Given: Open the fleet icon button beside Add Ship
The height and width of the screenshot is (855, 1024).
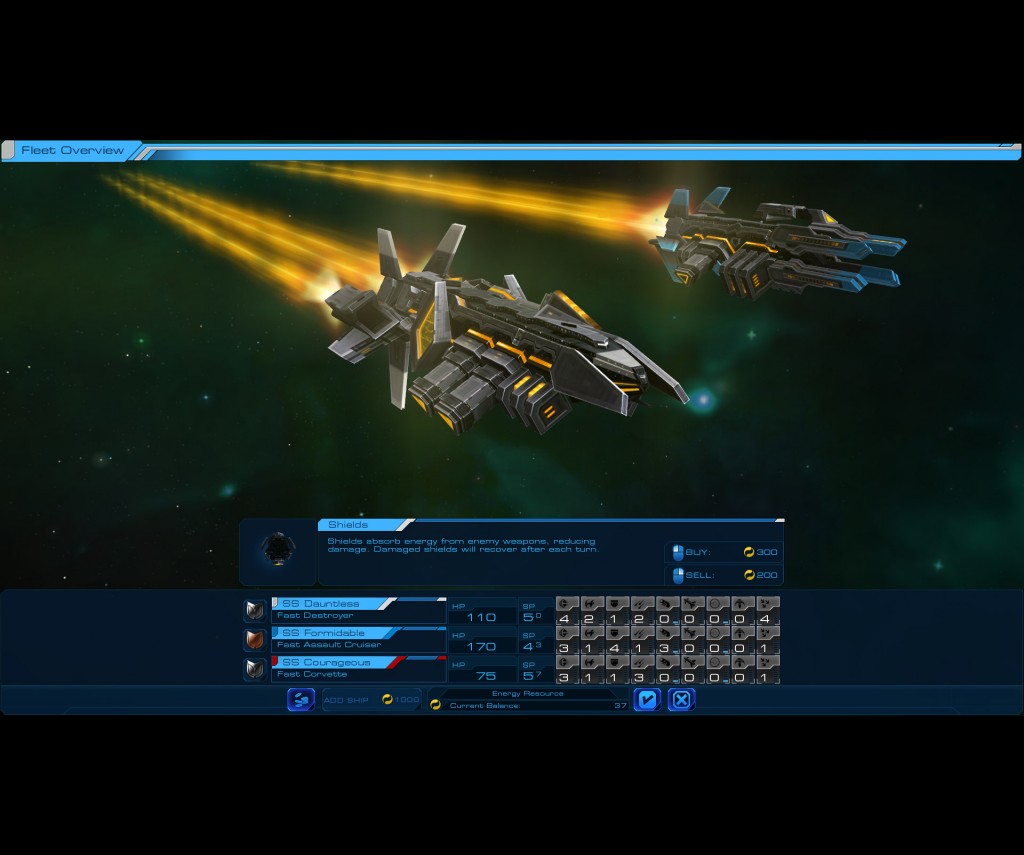Looking at the screenshot, I should tap(300, 700).
